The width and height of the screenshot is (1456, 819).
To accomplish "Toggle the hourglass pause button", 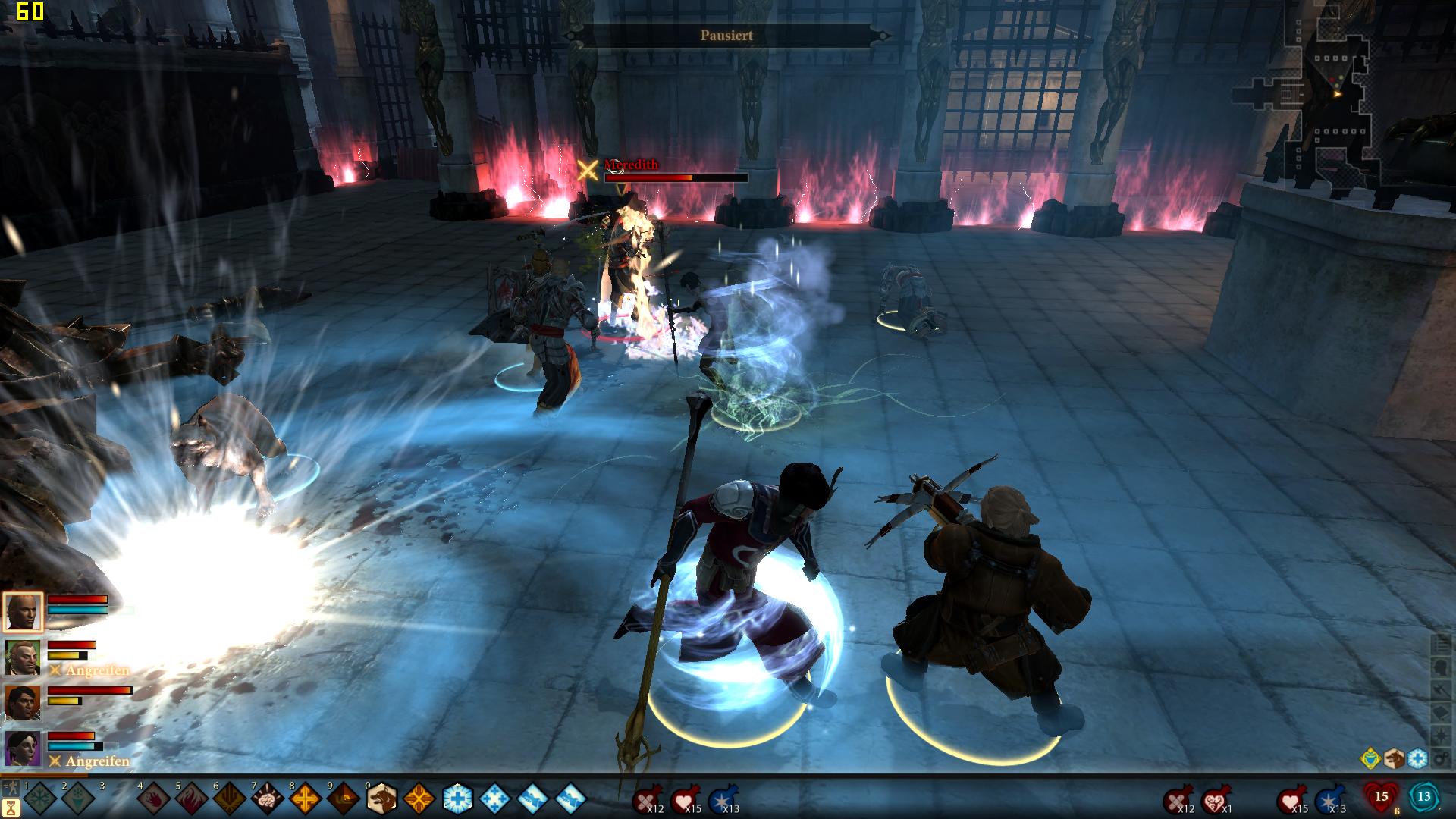I will 12,806.
